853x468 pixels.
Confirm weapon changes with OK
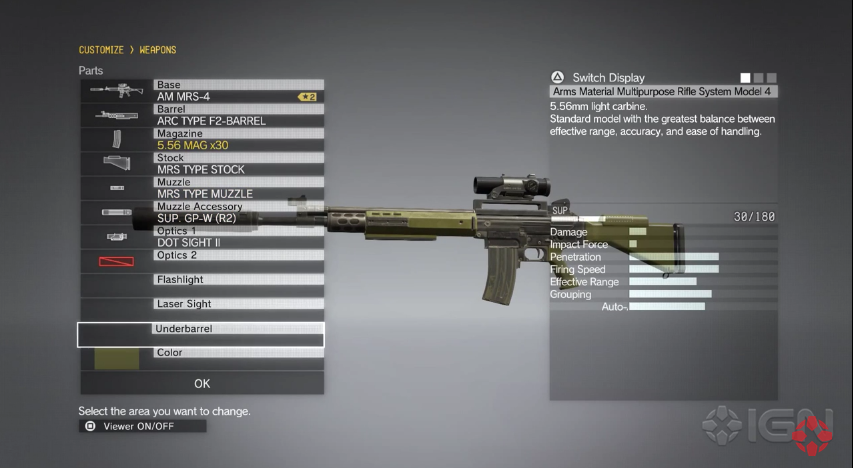point(202,383)
